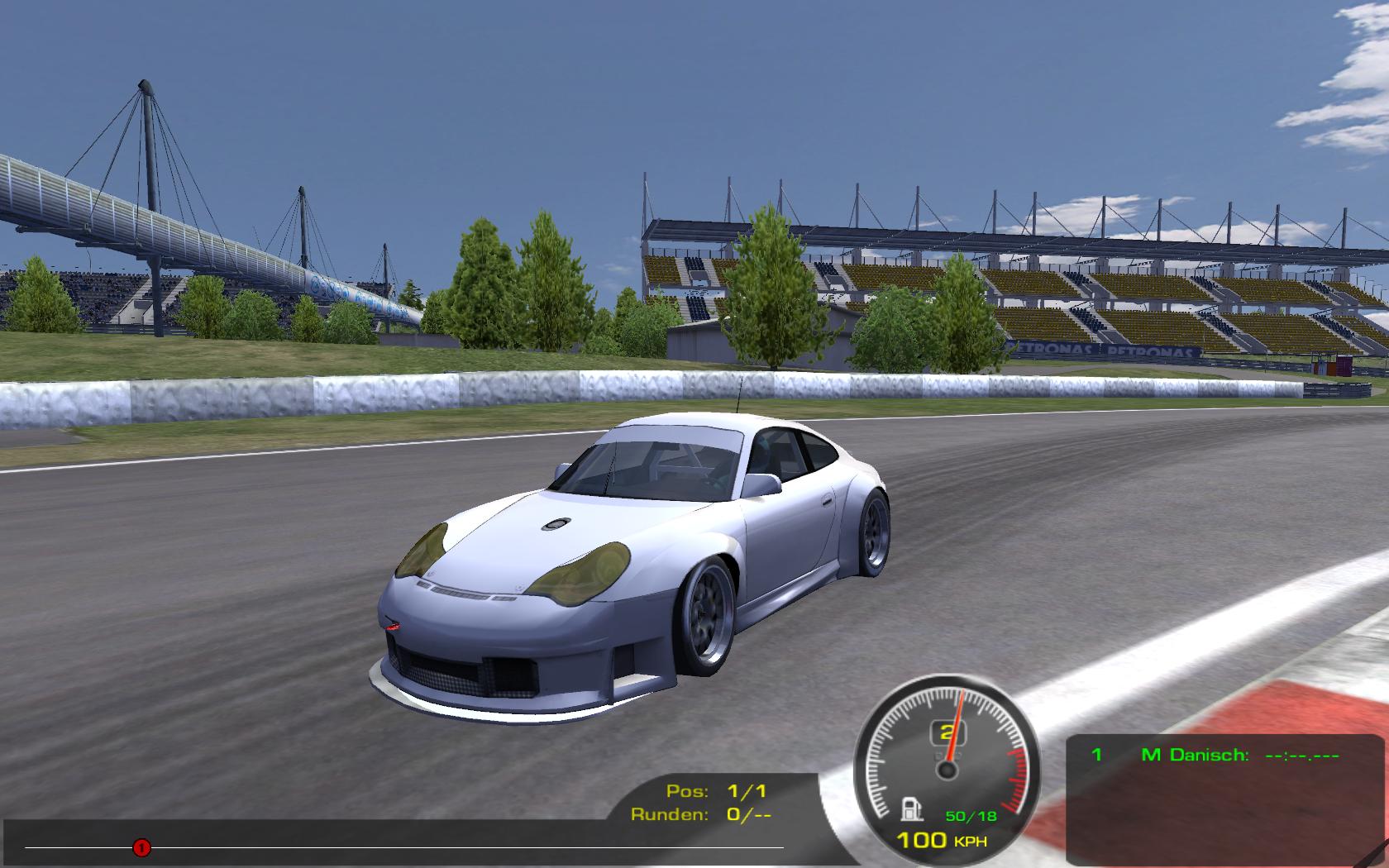Select the M Danisch leaderboard row
This screenshot has width=1389, height=868.
1214,755
